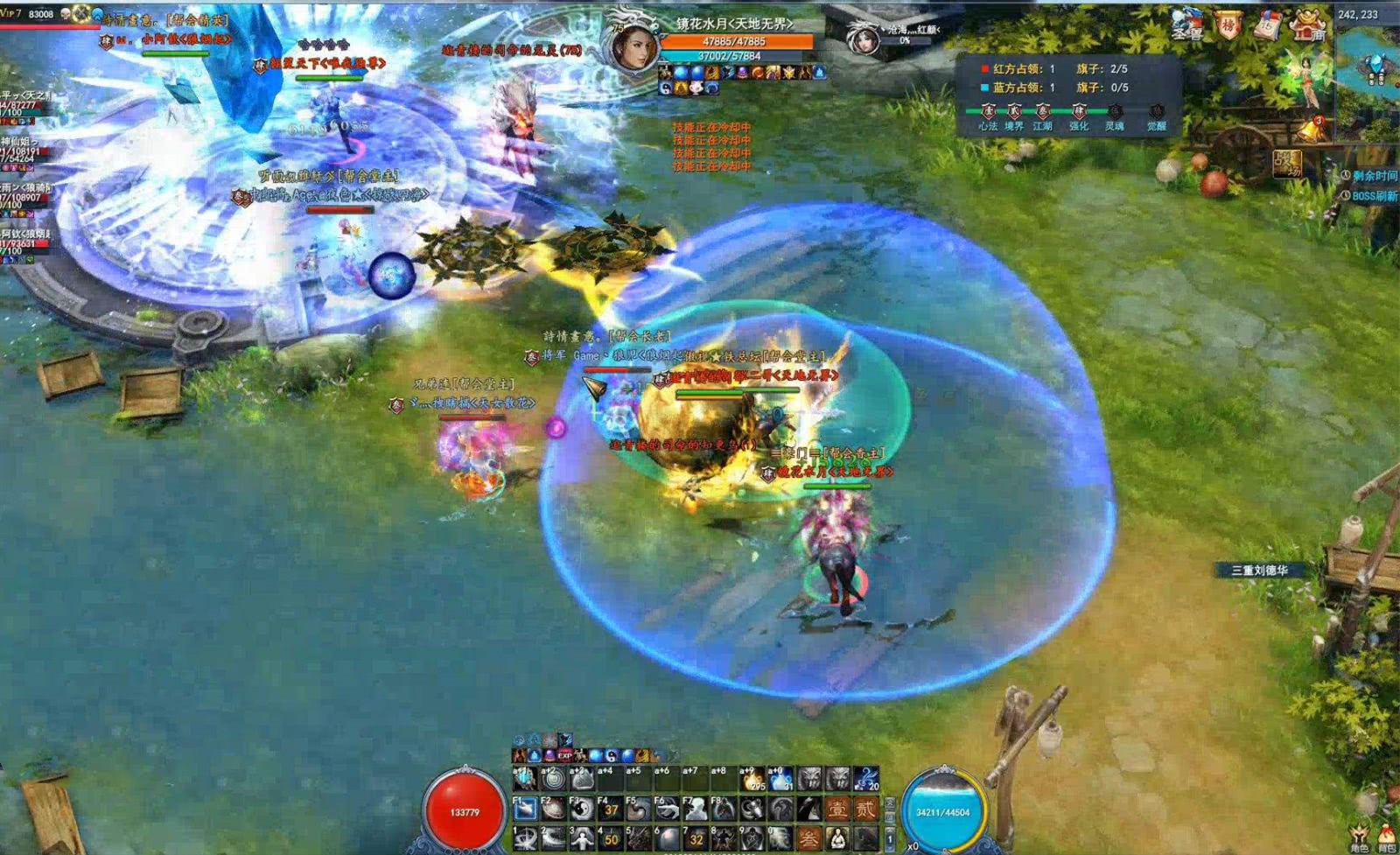
Task: Activate the F1 skill slot
Action: coord(526,809)
